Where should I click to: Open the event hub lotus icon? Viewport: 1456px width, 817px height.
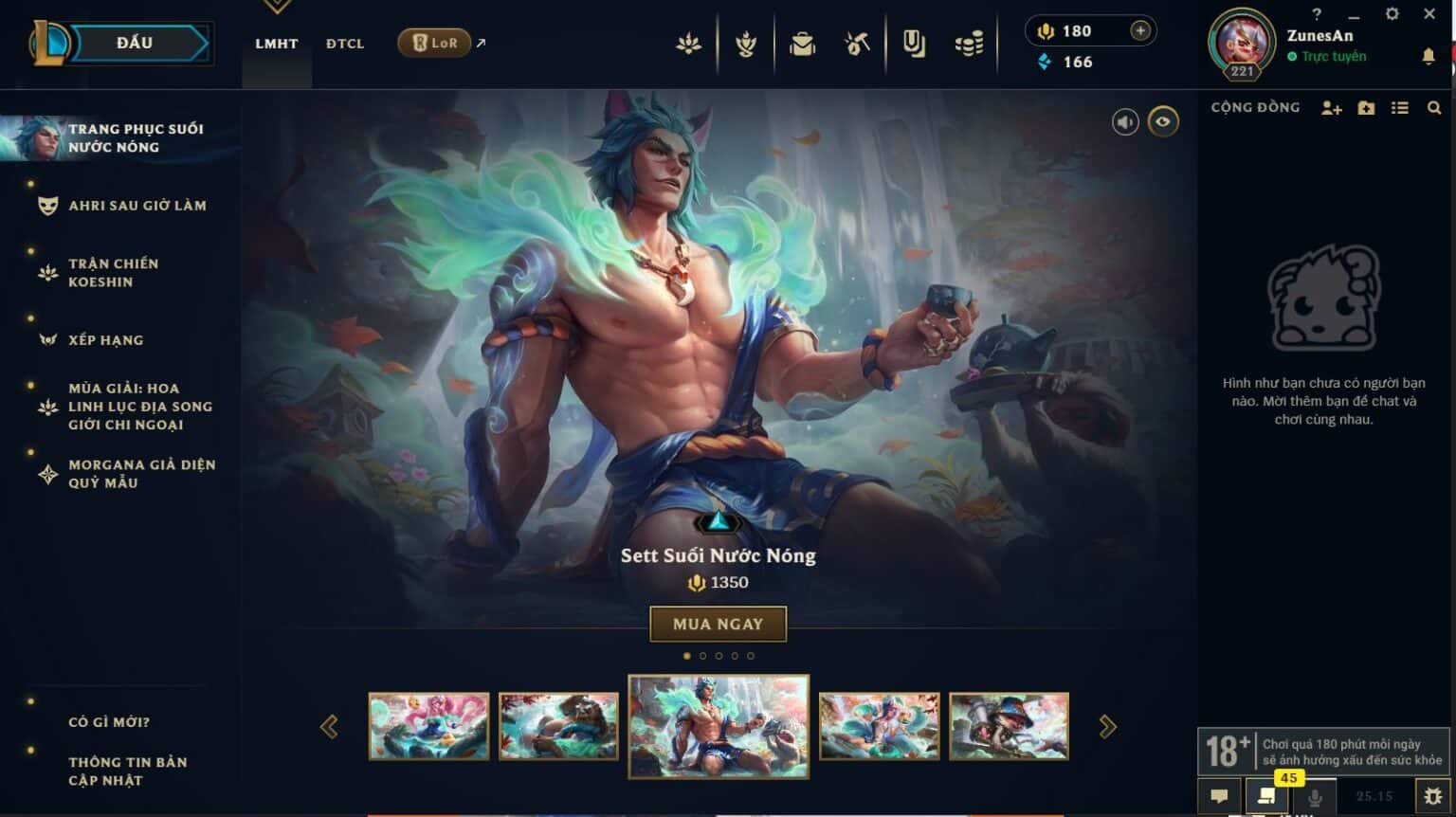coord(688,44)
